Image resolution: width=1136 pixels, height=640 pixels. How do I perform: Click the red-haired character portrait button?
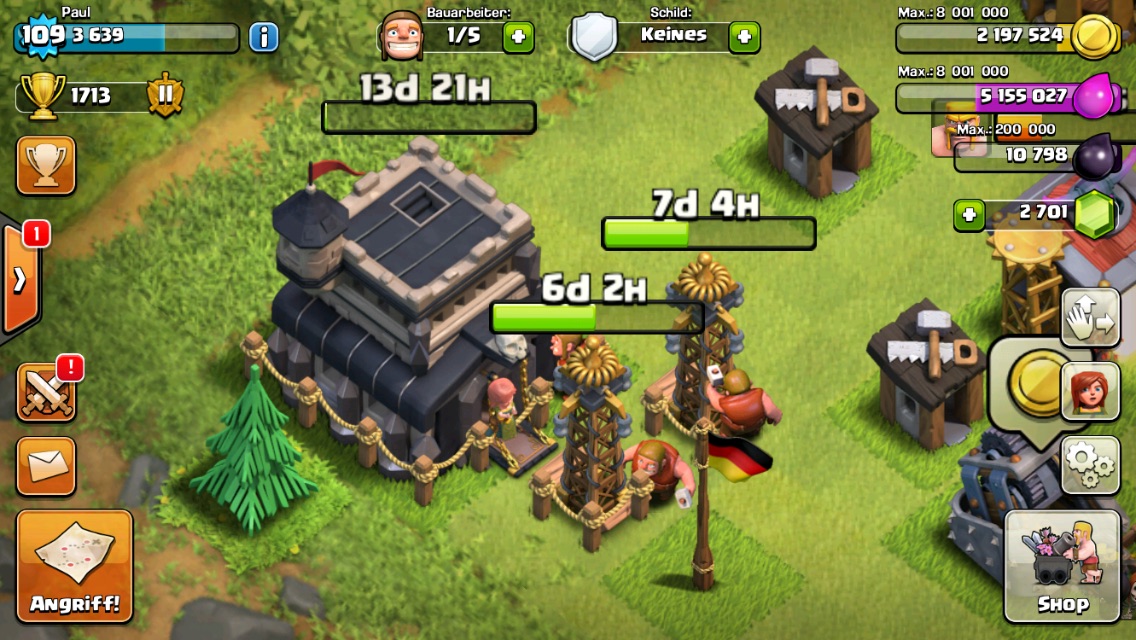click(1089, 391)
